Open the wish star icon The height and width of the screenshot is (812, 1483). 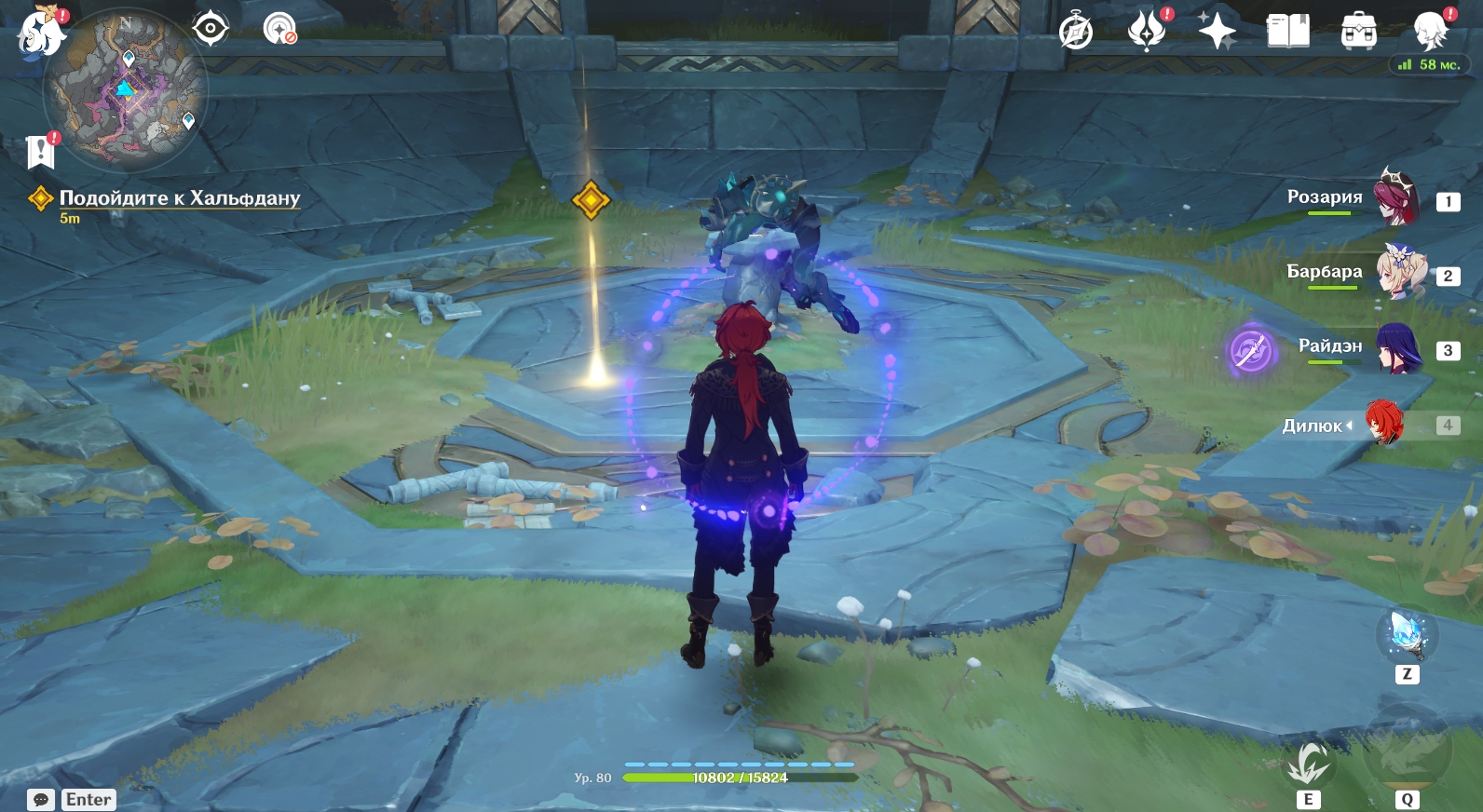point(1217,32)
